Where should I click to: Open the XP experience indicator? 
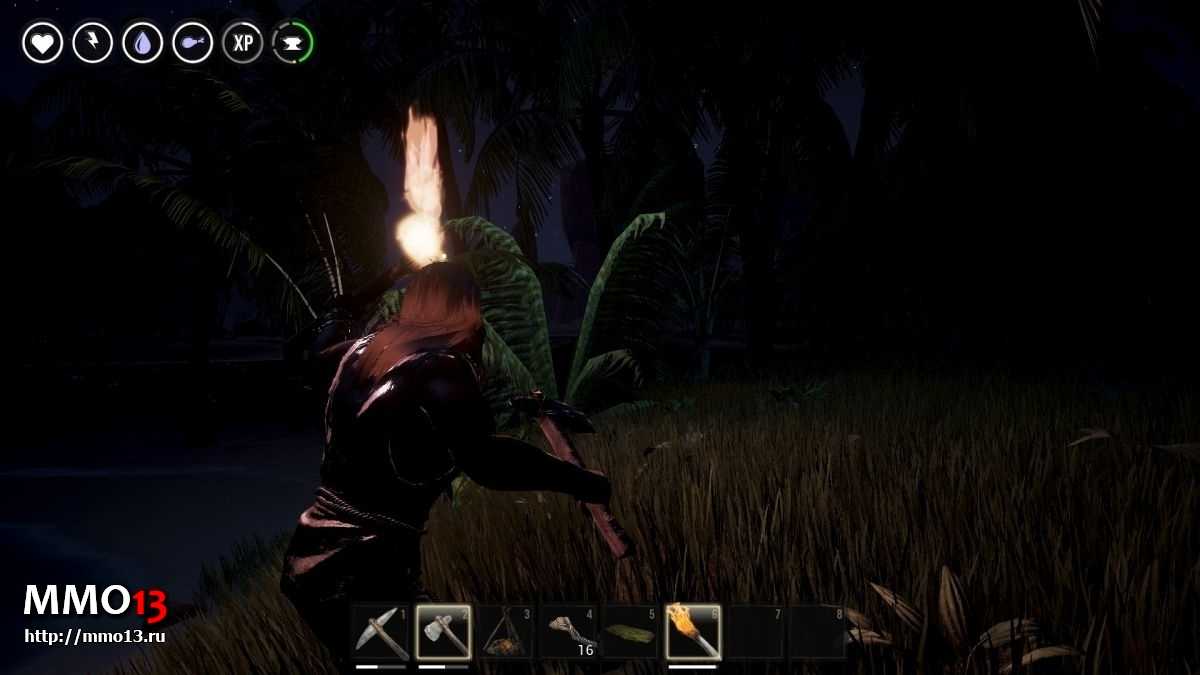point(243,43)
